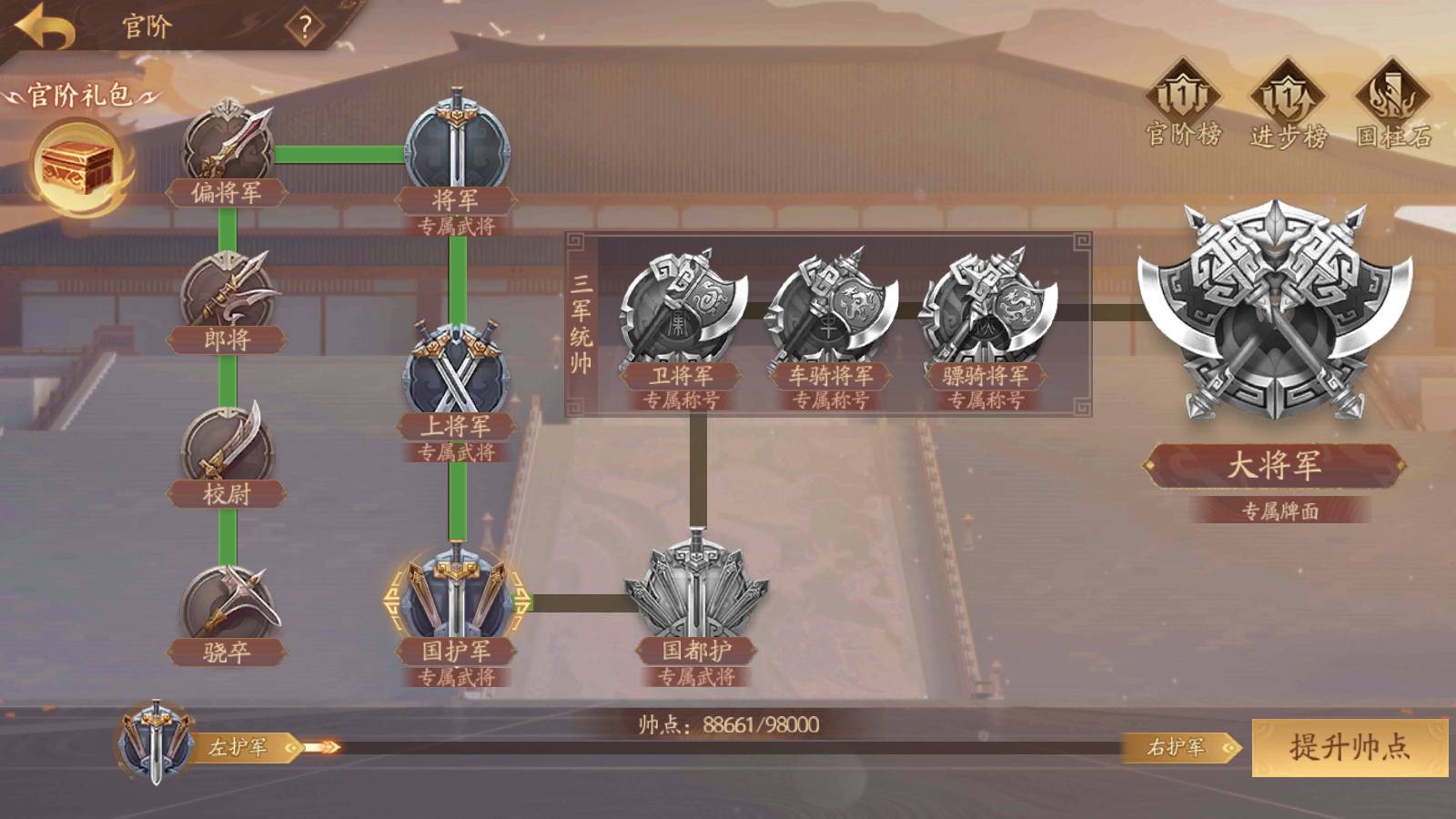Select the 上将军 rank badge
The image size is (1456, 819).
[456, 371]
